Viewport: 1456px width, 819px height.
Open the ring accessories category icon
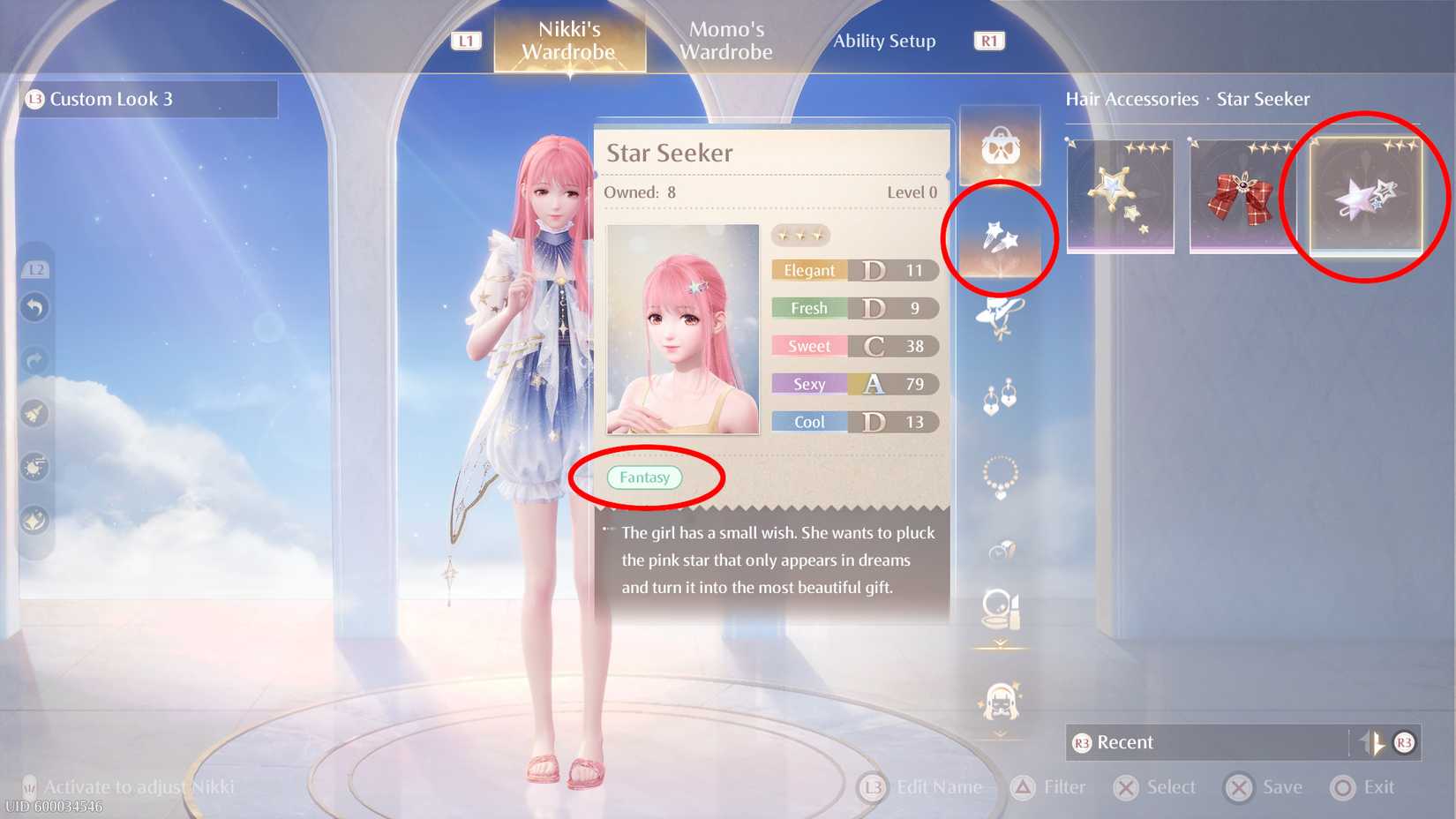point(1000,547)
